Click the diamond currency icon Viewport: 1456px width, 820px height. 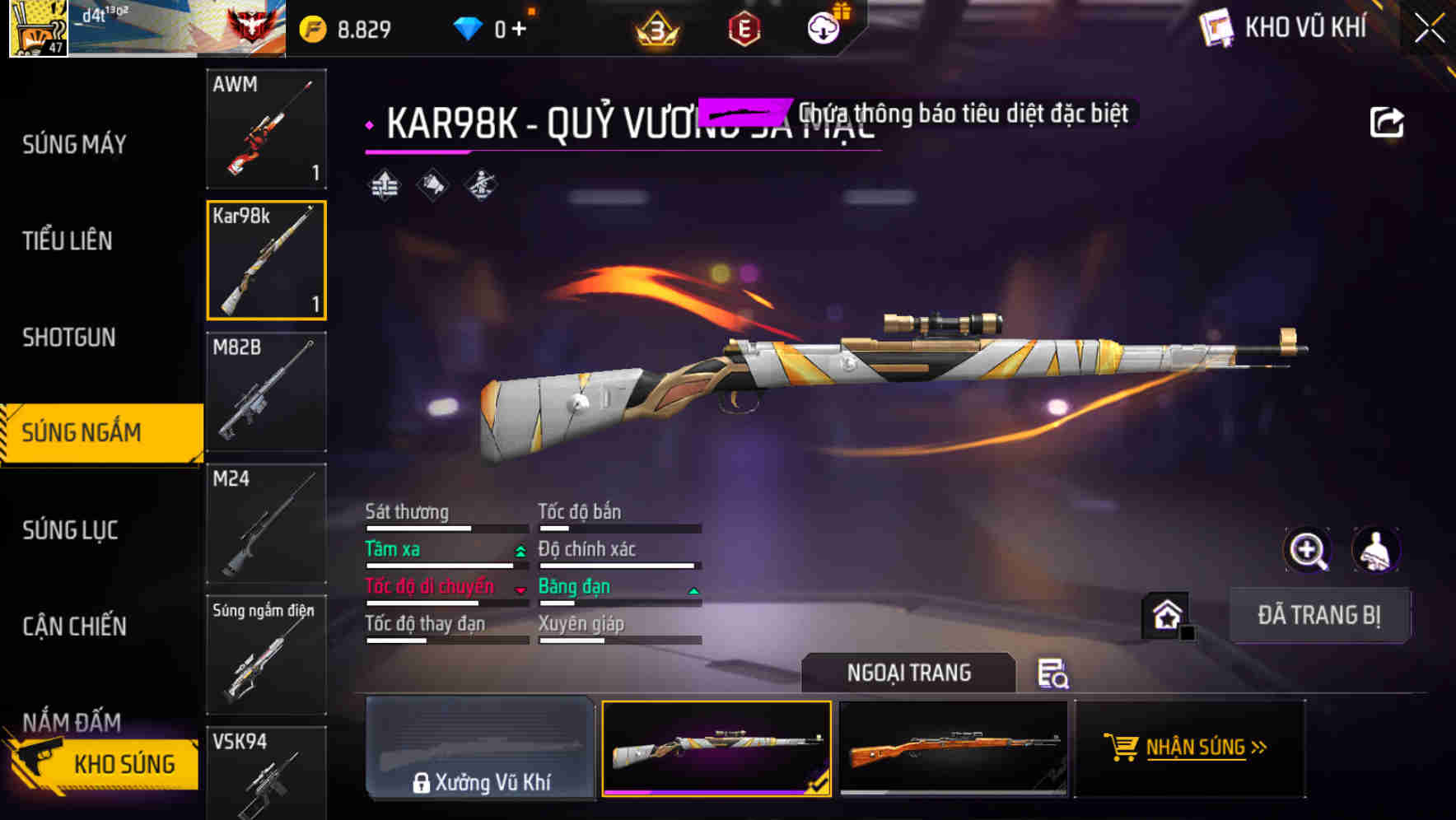(x=469, y=26)
